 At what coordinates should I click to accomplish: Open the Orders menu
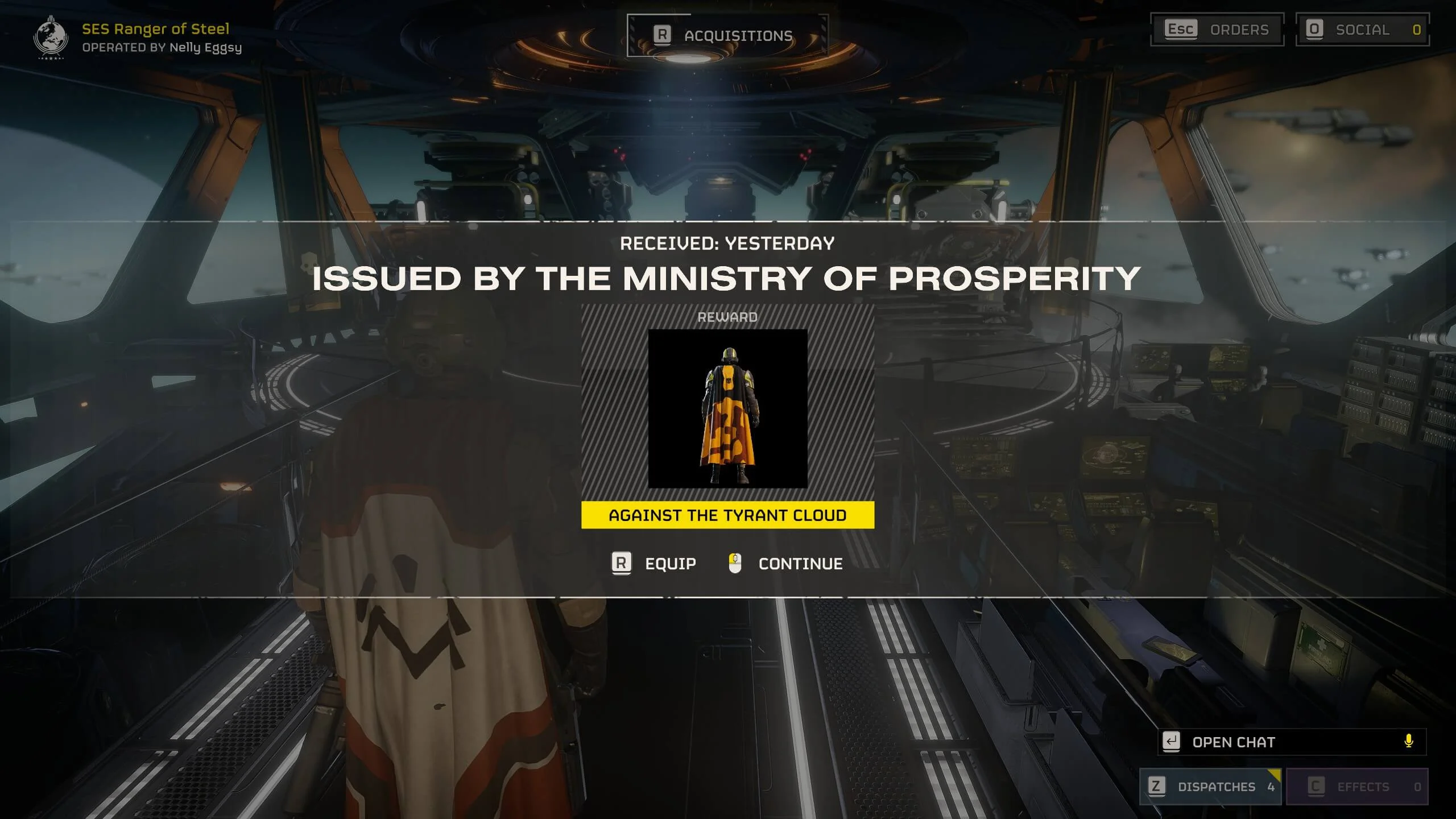[x=1217, y=30]
